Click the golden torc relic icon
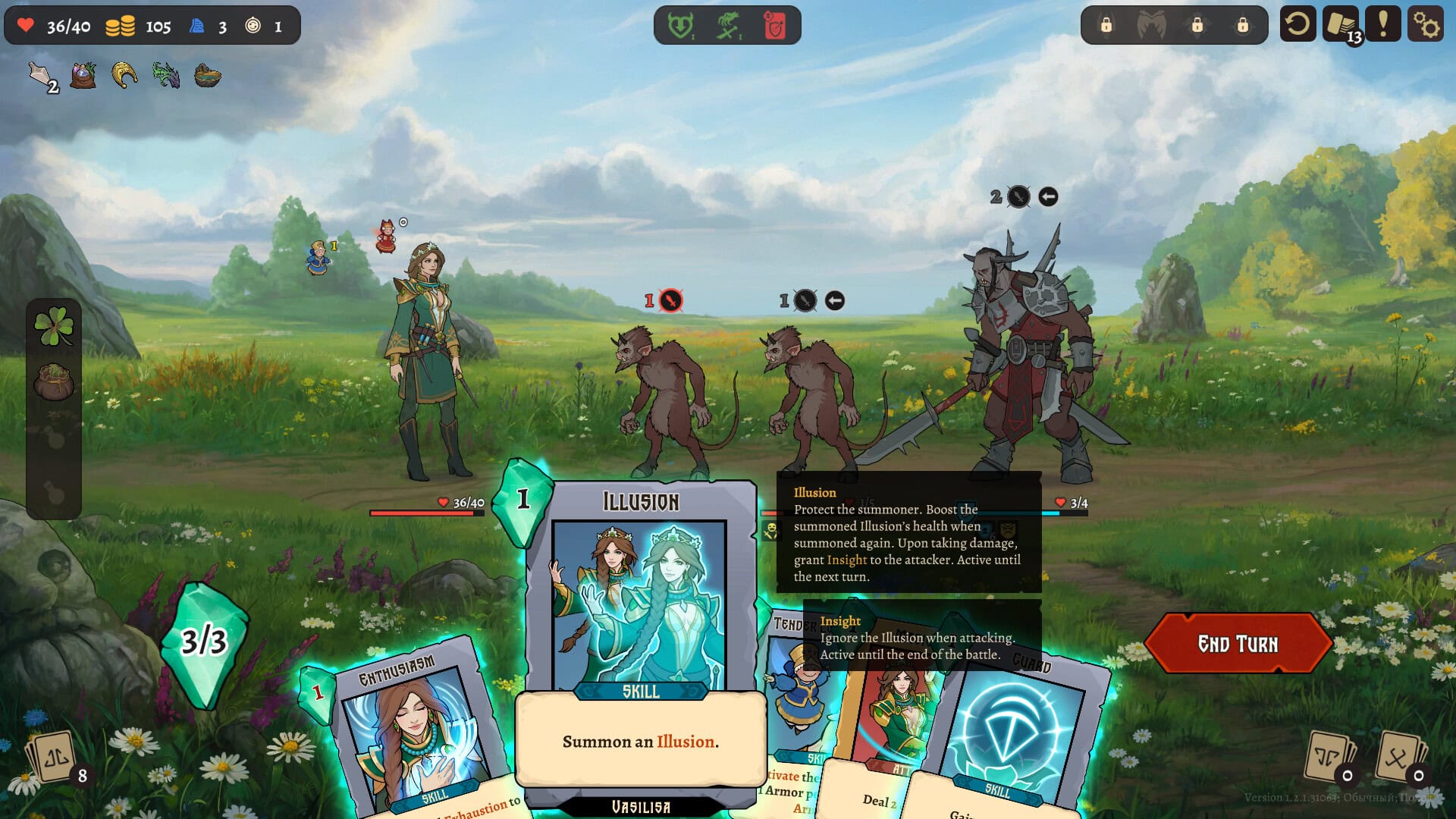This screenshot has width=1456, height=819. [124, 76]
